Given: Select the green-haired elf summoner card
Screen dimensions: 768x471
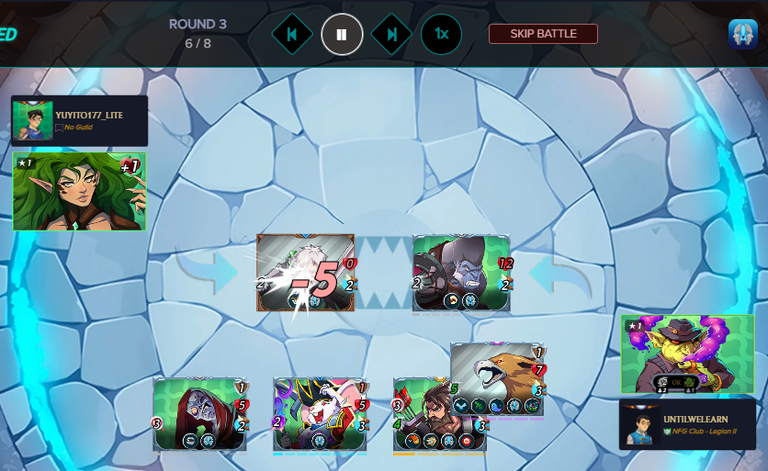Looking at the screenshot, I should point(79,191).
